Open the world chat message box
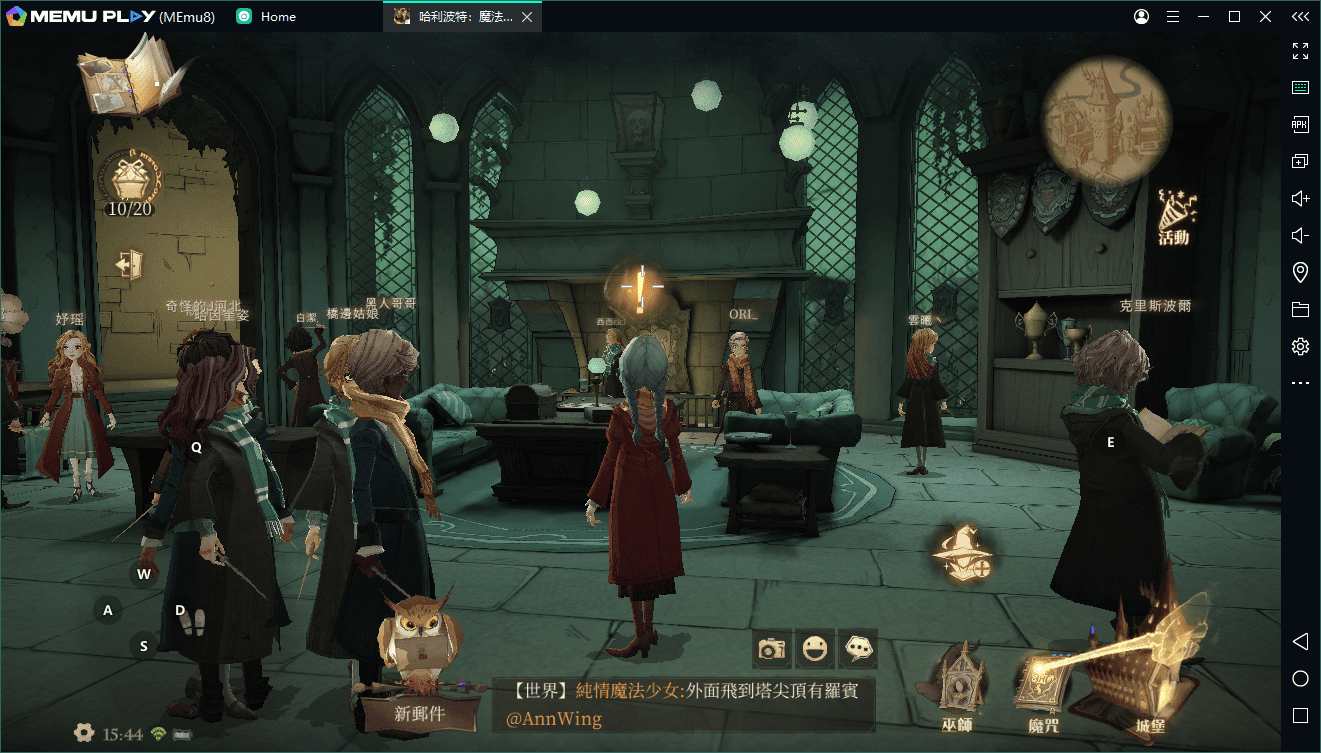Viewport: 1321px width, 753px height. point(683,704)
